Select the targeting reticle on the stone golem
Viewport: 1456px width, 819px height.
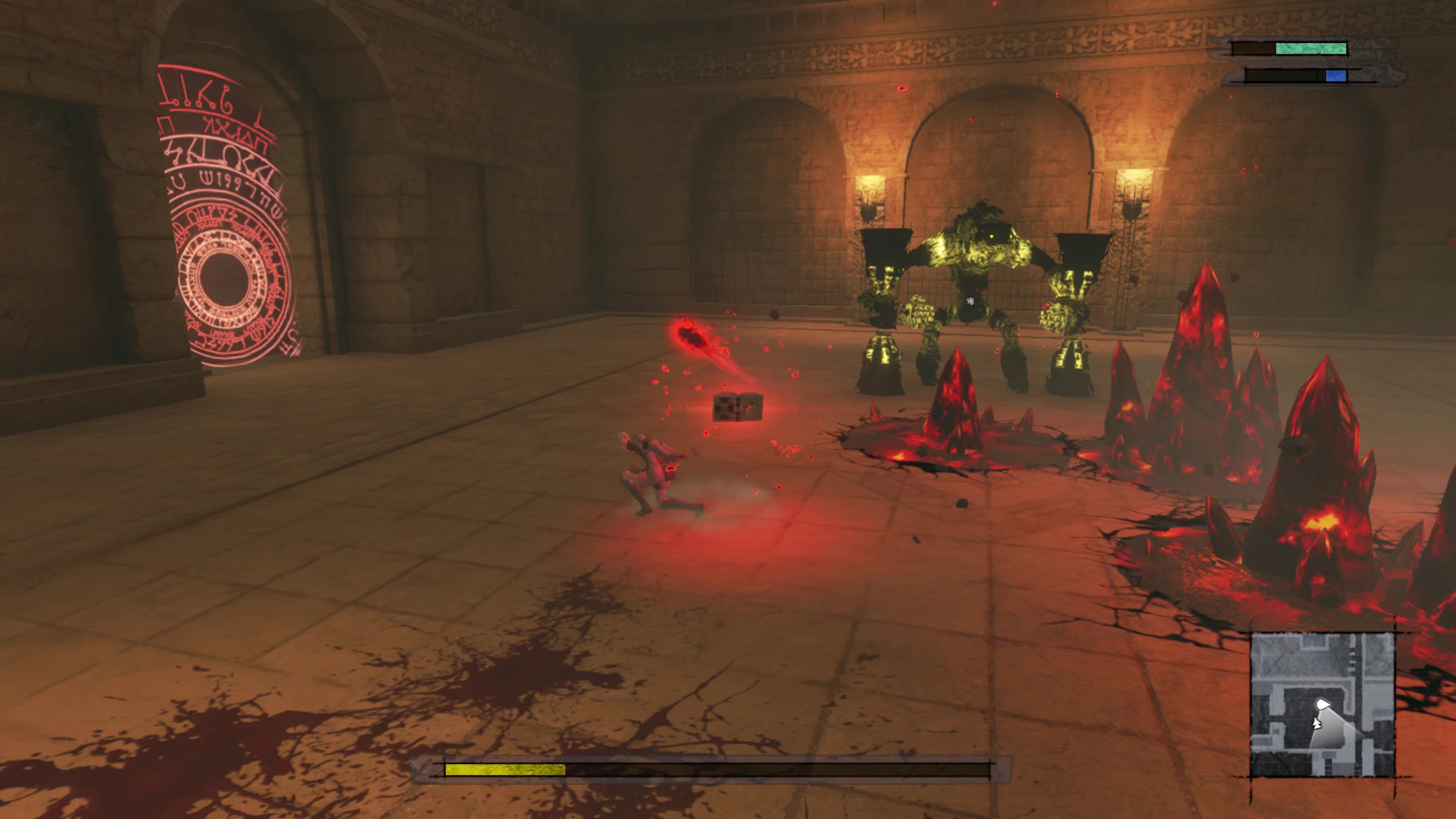point(971,303)
